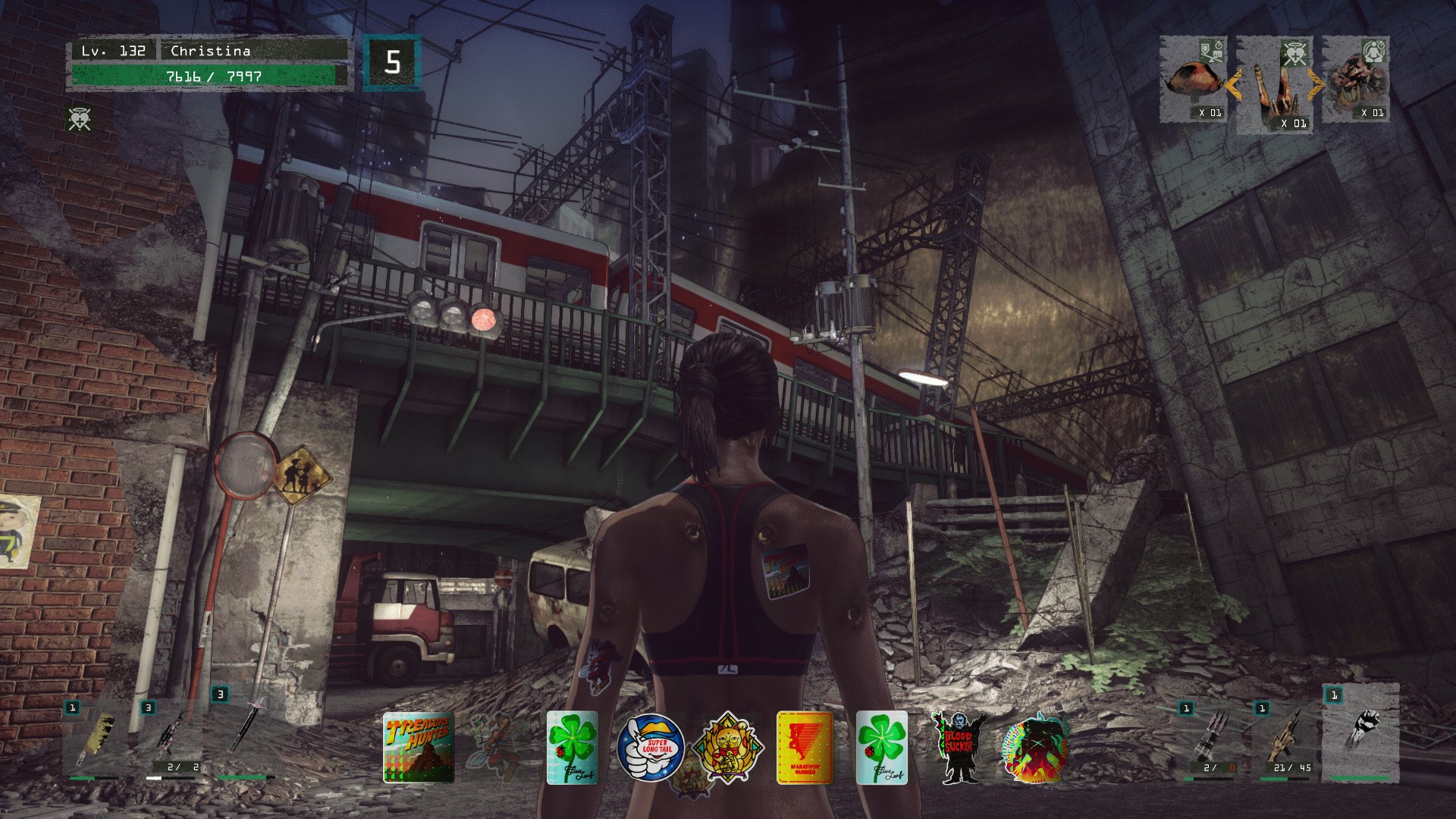The width and height of the screenshot is (1456, 819).
Task: Select the brown cap mushroom item
Action: click(x=1194, y=80)
